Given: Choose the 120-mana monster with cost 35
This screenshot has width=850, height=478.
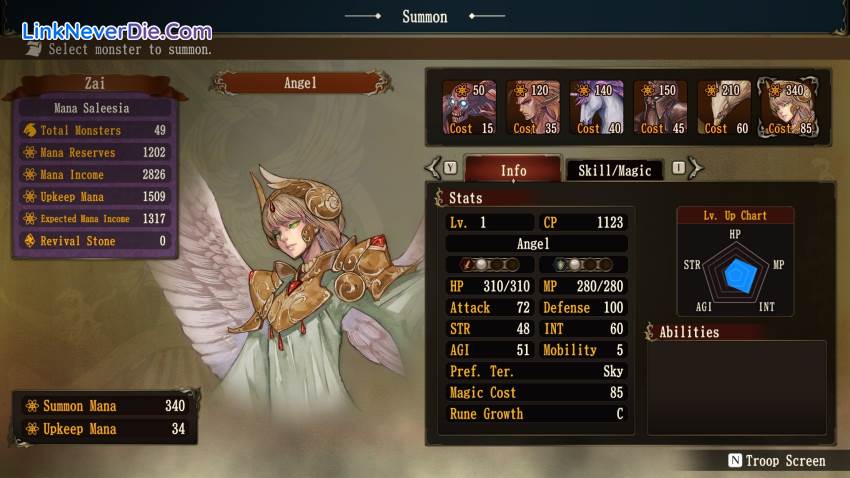Looking at the screenshot, I should click(x=533, y=108).
